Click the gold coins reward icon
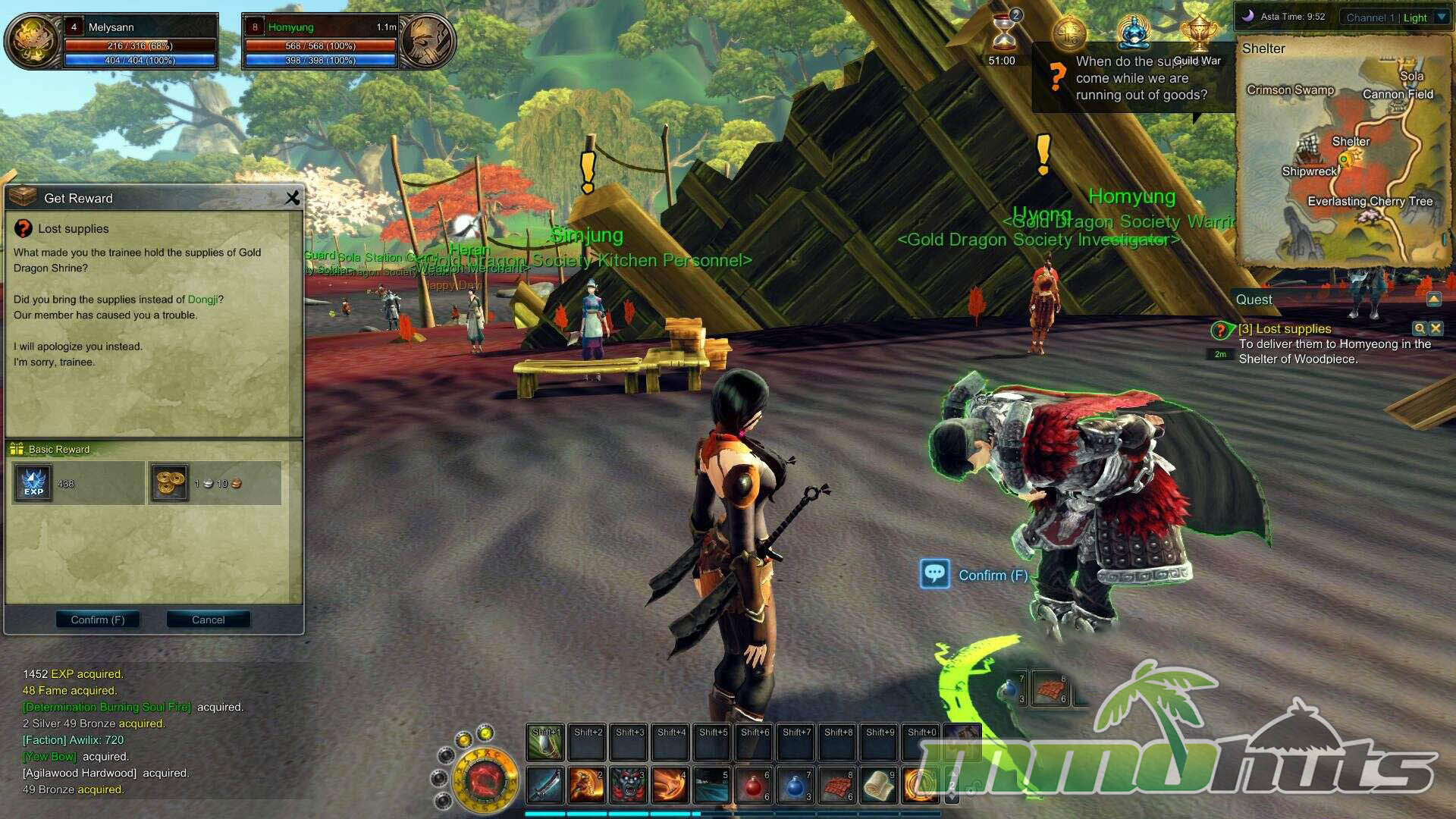Viewport: 1456px width, 819px height. coord(169,483)
